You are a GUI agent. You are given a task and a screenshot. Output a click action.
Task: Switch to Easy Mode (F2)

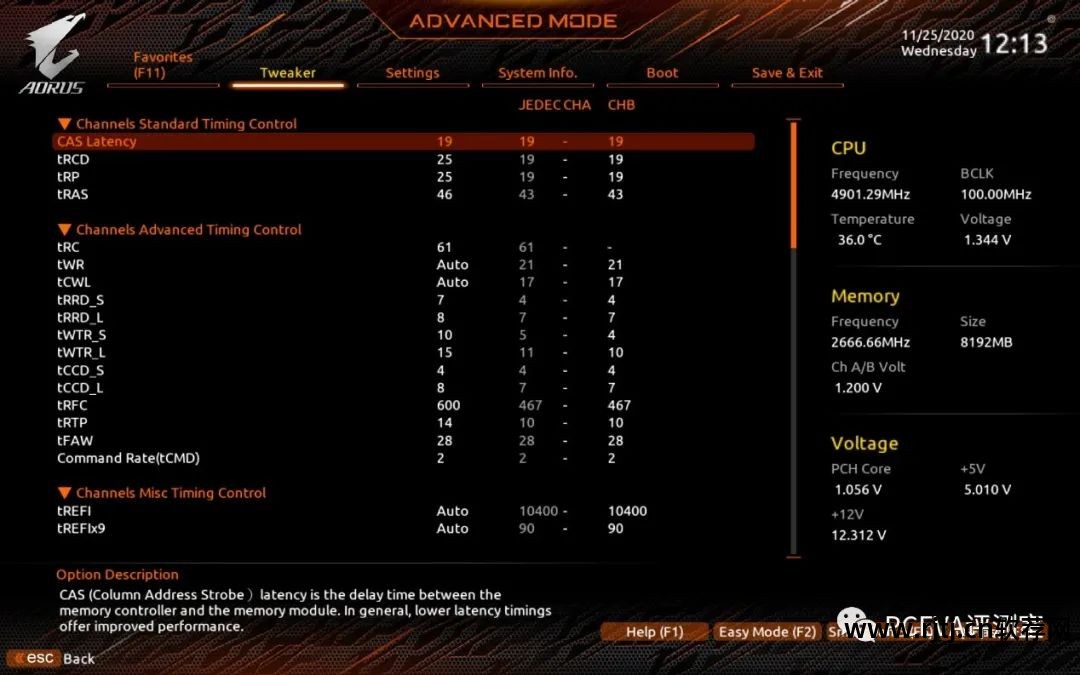point(767,632)
